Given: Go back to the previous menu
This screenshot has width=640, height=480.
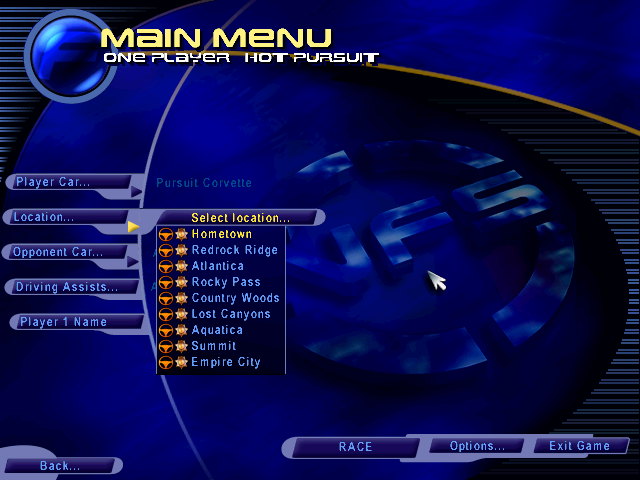Looking at the screenshot, I should pyautogui.click(x=60, y=466).
